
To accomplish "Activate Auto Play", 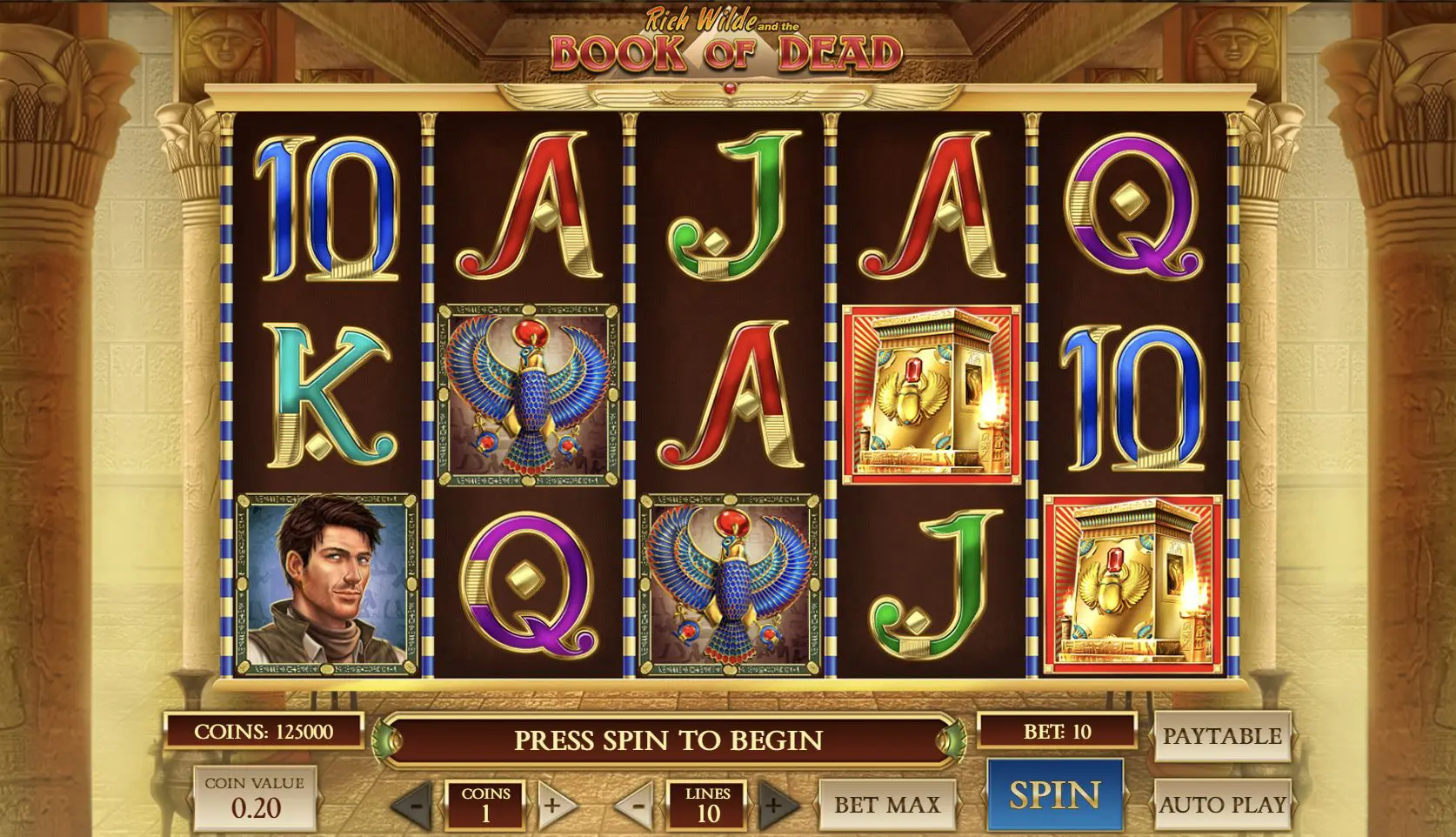I will (1222, 805).
